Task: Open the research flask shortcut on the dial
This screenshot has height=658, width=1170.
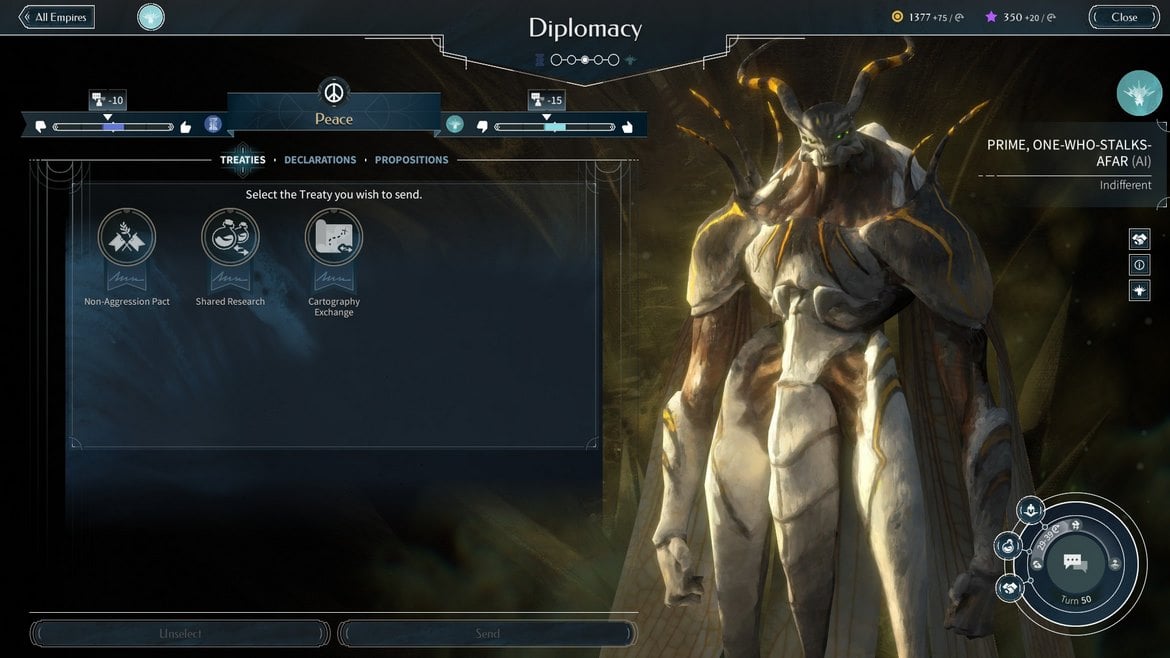Action: pyautogui.click(x=1008, y=546)
